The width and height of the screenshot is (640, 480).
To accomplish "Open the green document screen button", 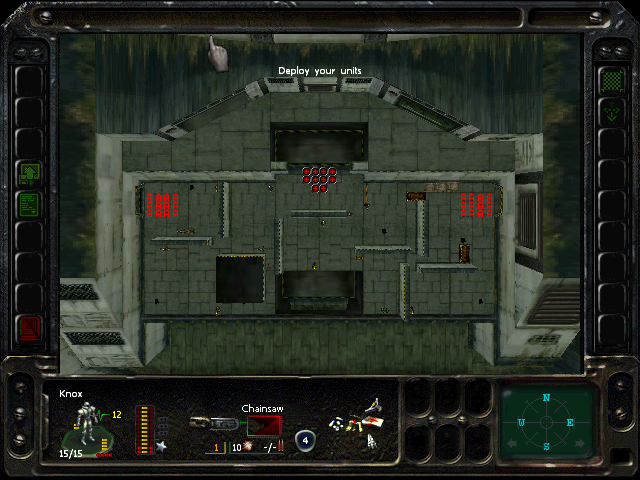I will tap(28, 204).
